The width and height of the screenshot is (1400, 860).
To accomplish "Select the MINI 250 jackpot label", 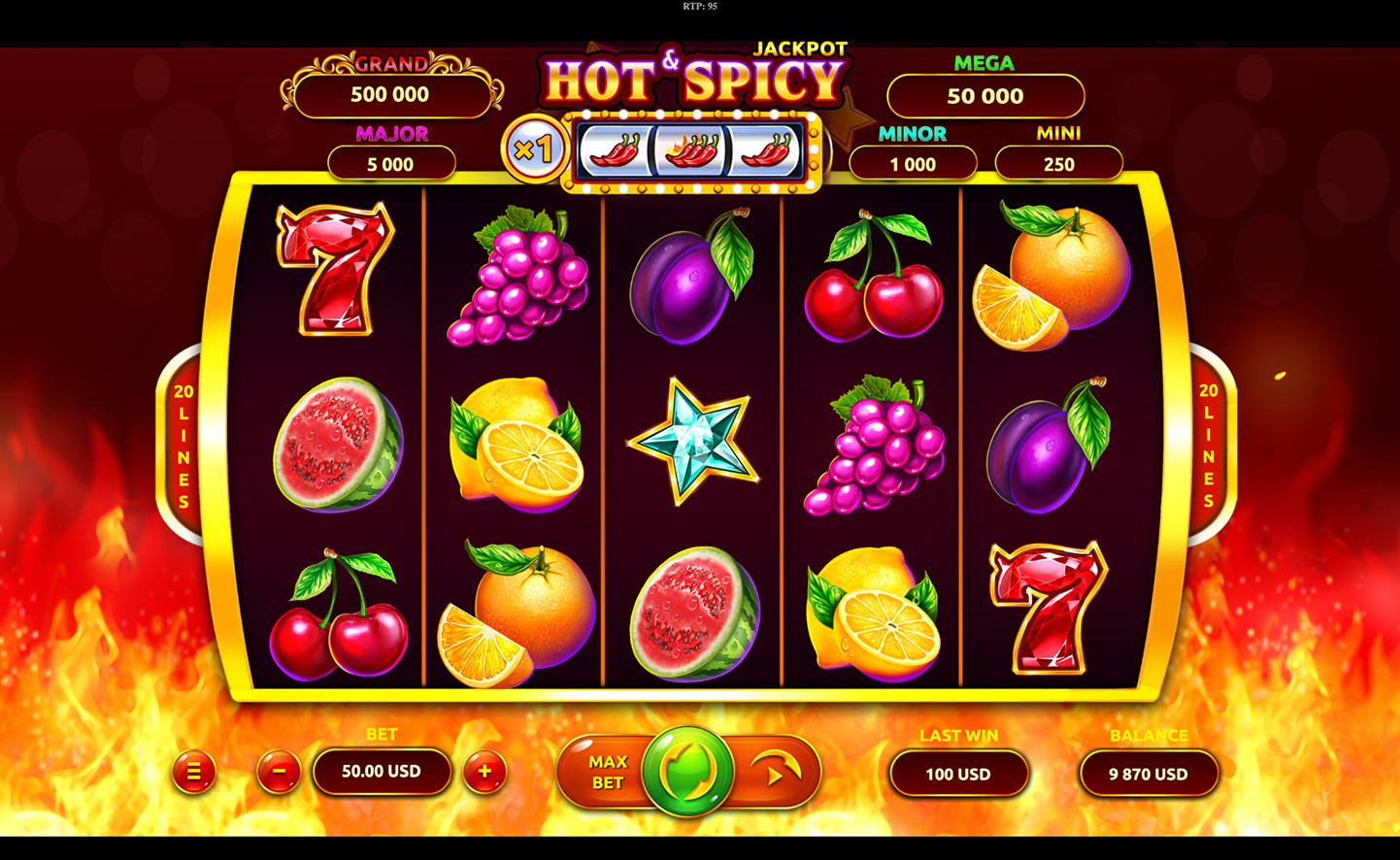I will pyautogui.click(x=1058, y=163).
